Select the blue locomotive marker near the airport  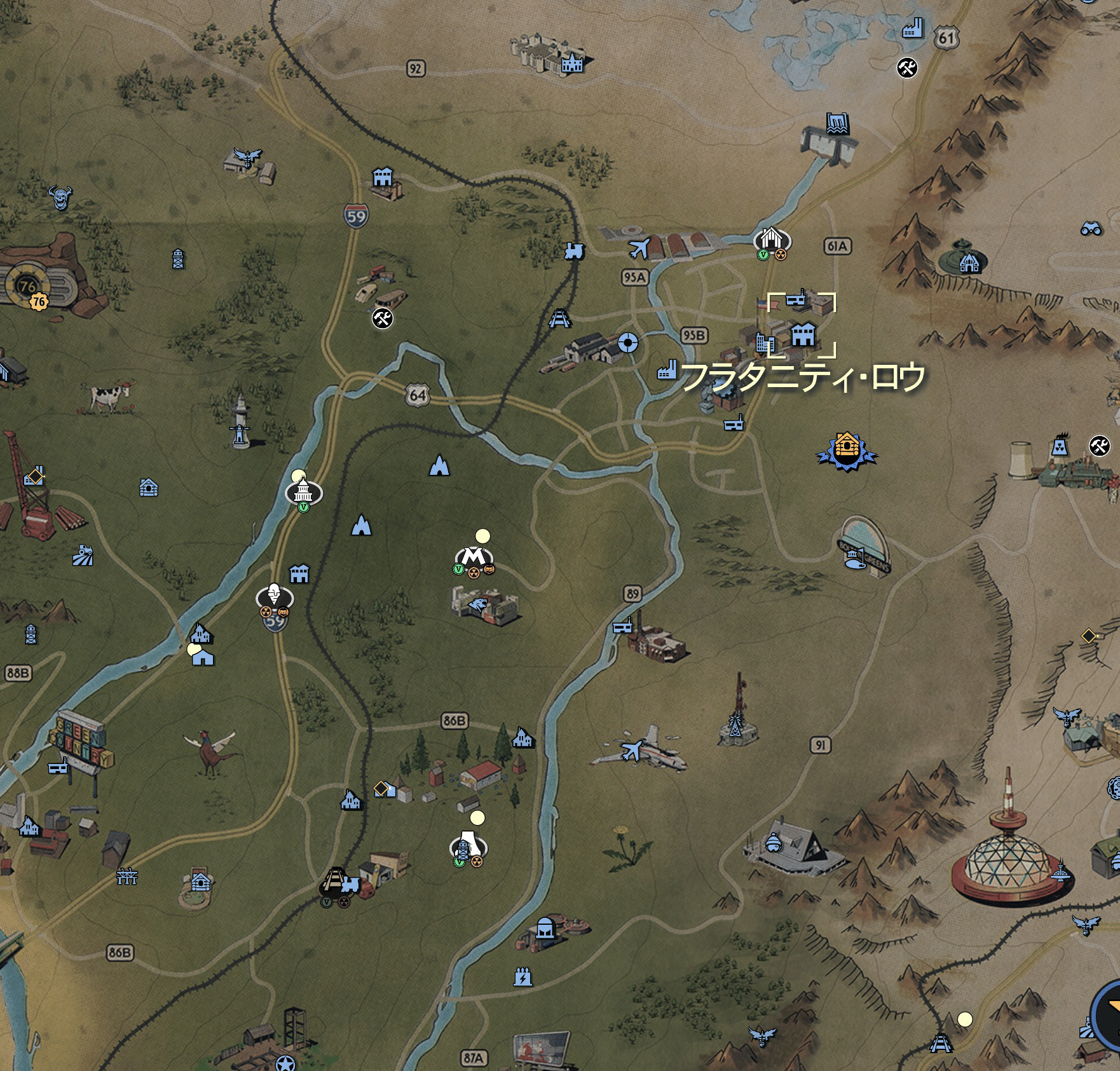(573, 251)
